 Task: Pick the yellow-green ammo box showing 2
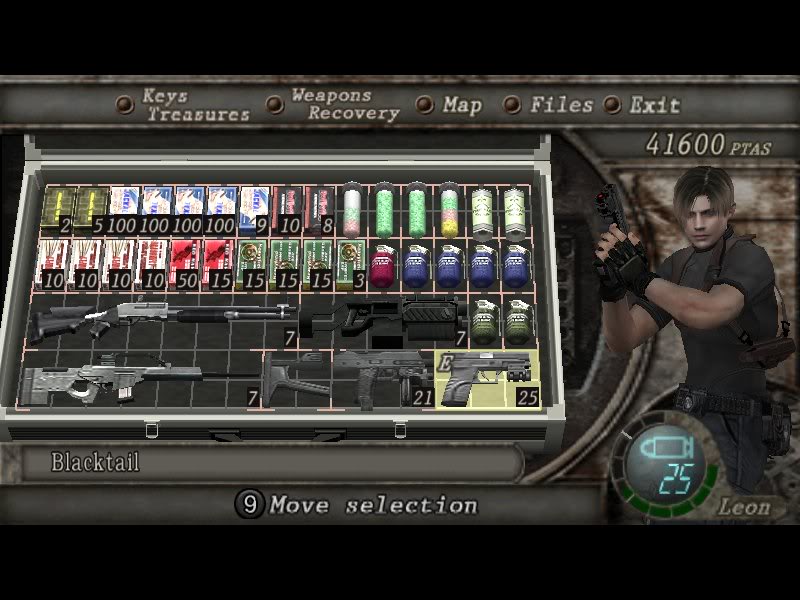coord(55,208)
